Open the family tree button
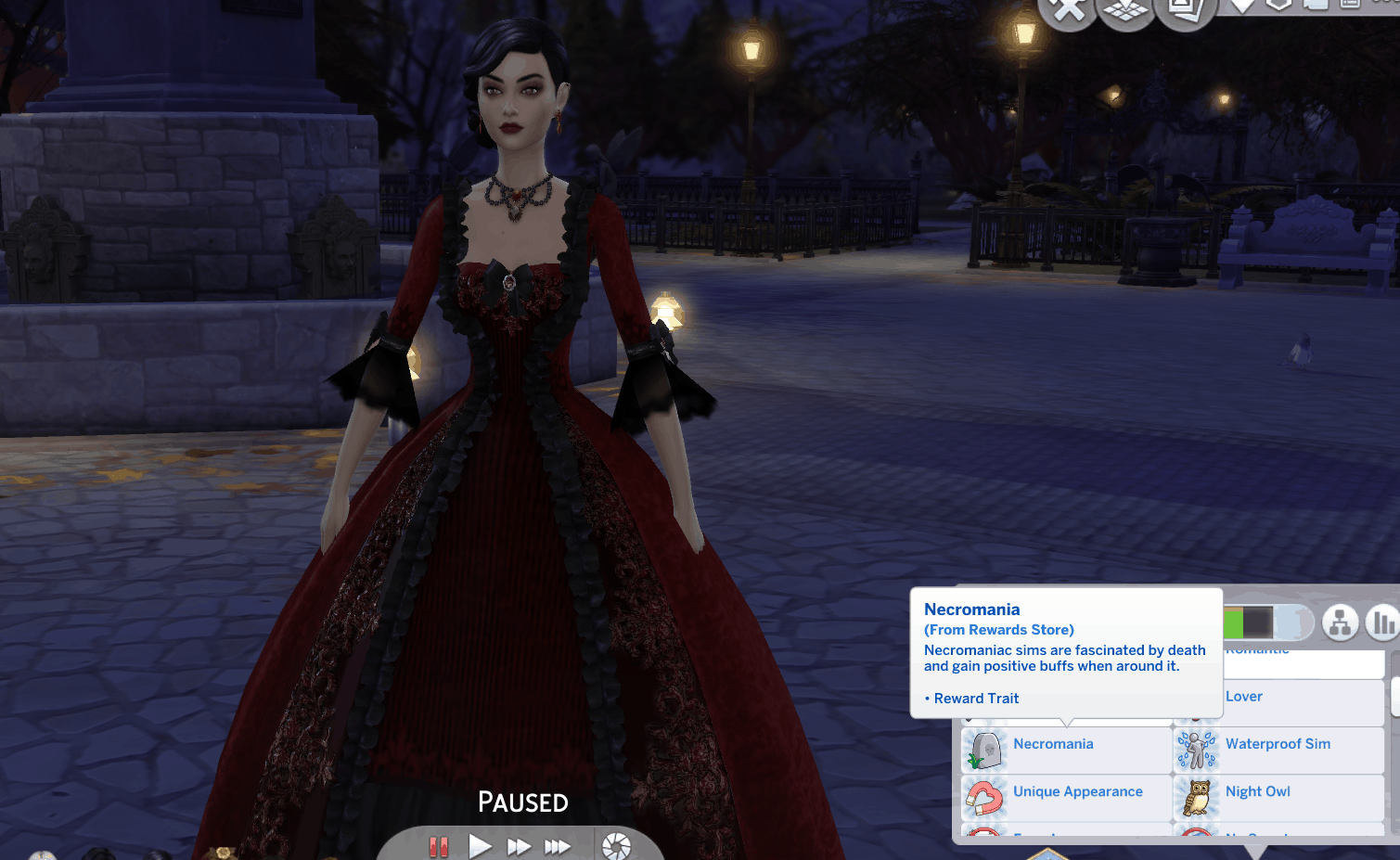The width and height of the screenshot is (1400, 860). pyautogui.click(x=1340, y=623)
